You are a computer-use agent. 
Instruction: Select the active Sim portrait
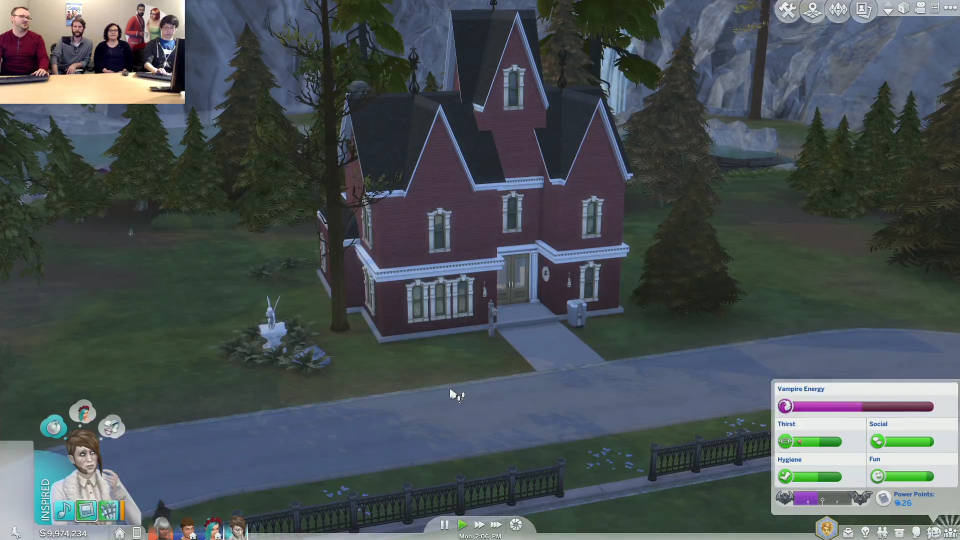(89, 476)
